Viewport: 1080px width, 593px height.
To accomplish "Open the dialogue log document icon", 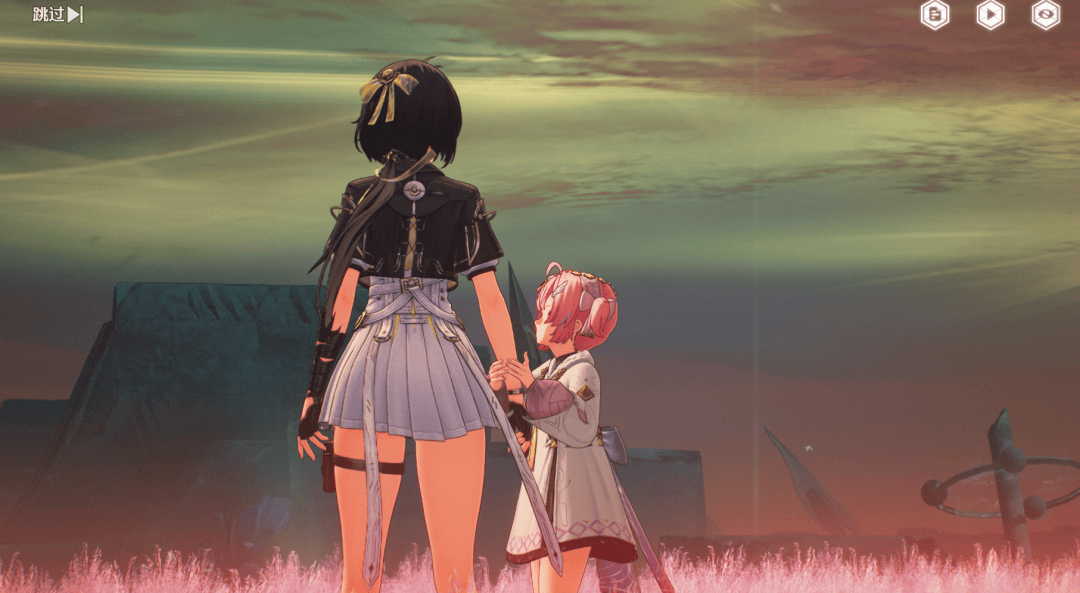I will coord(934,14).
